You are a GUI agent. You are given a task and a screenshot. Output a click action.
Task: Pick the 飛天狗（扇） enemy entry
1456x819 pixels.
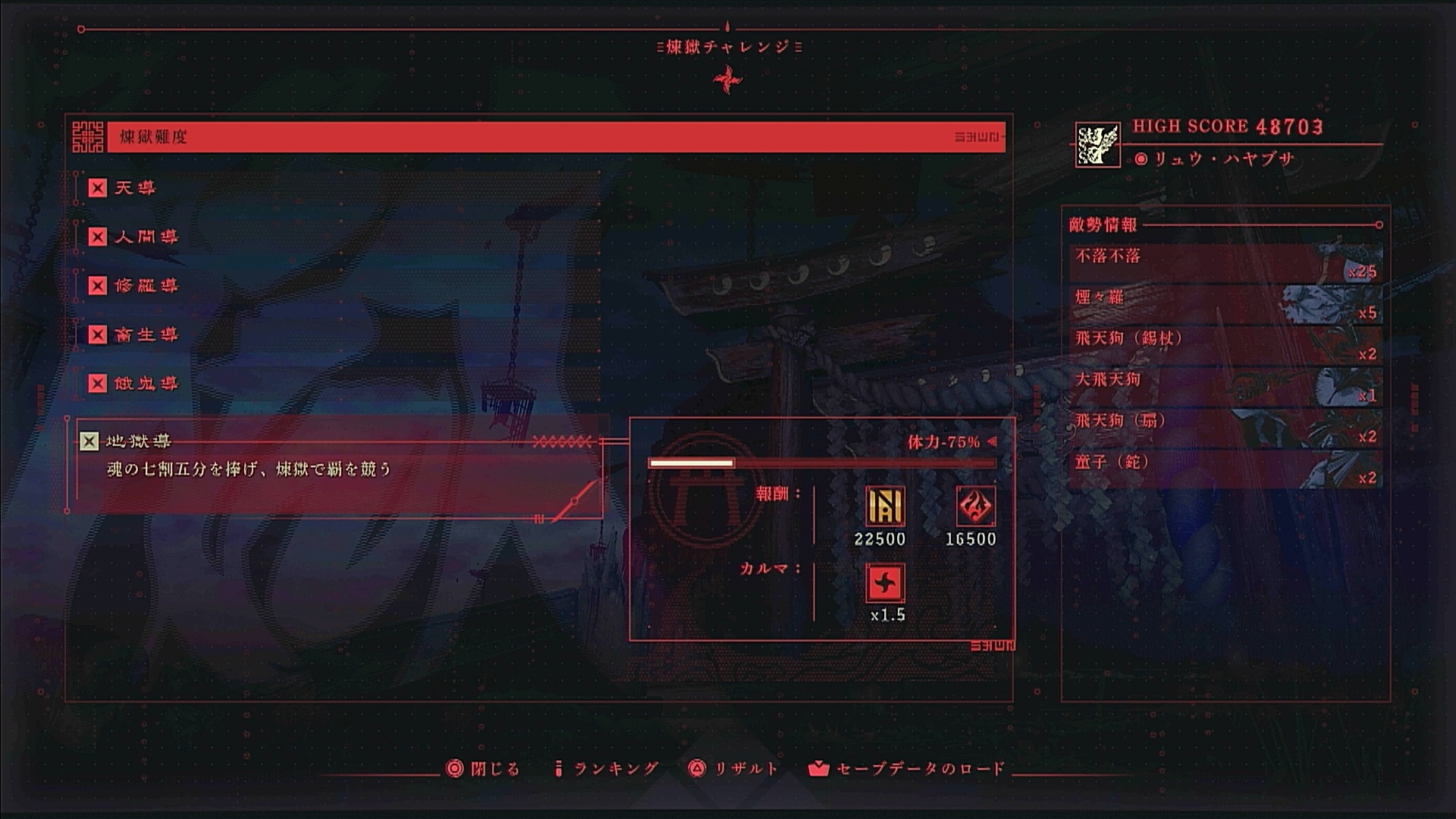pyautogui.click(x=1225, y=428)
